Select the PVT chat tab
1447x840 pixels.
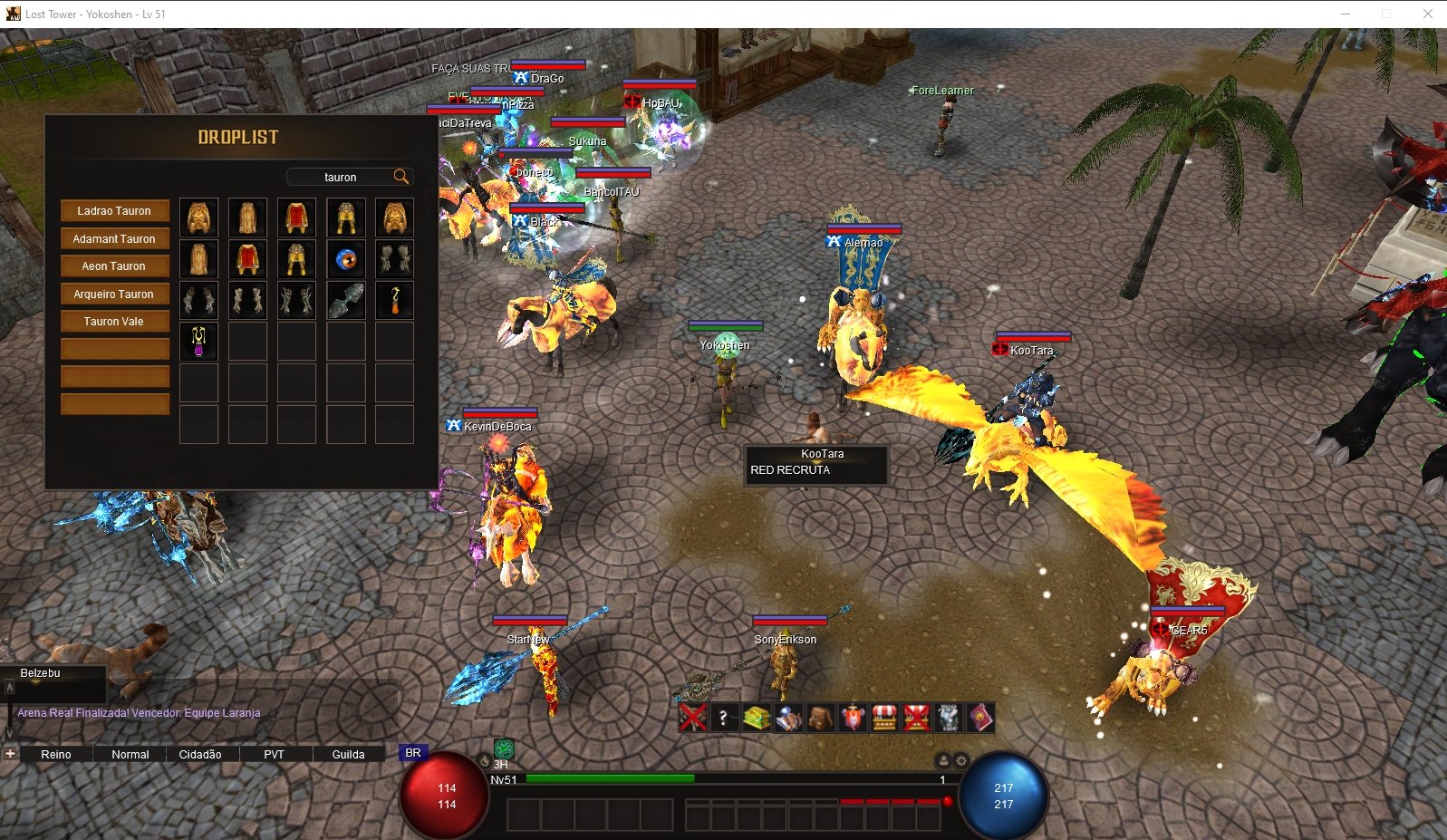click(x=274, y=754)
